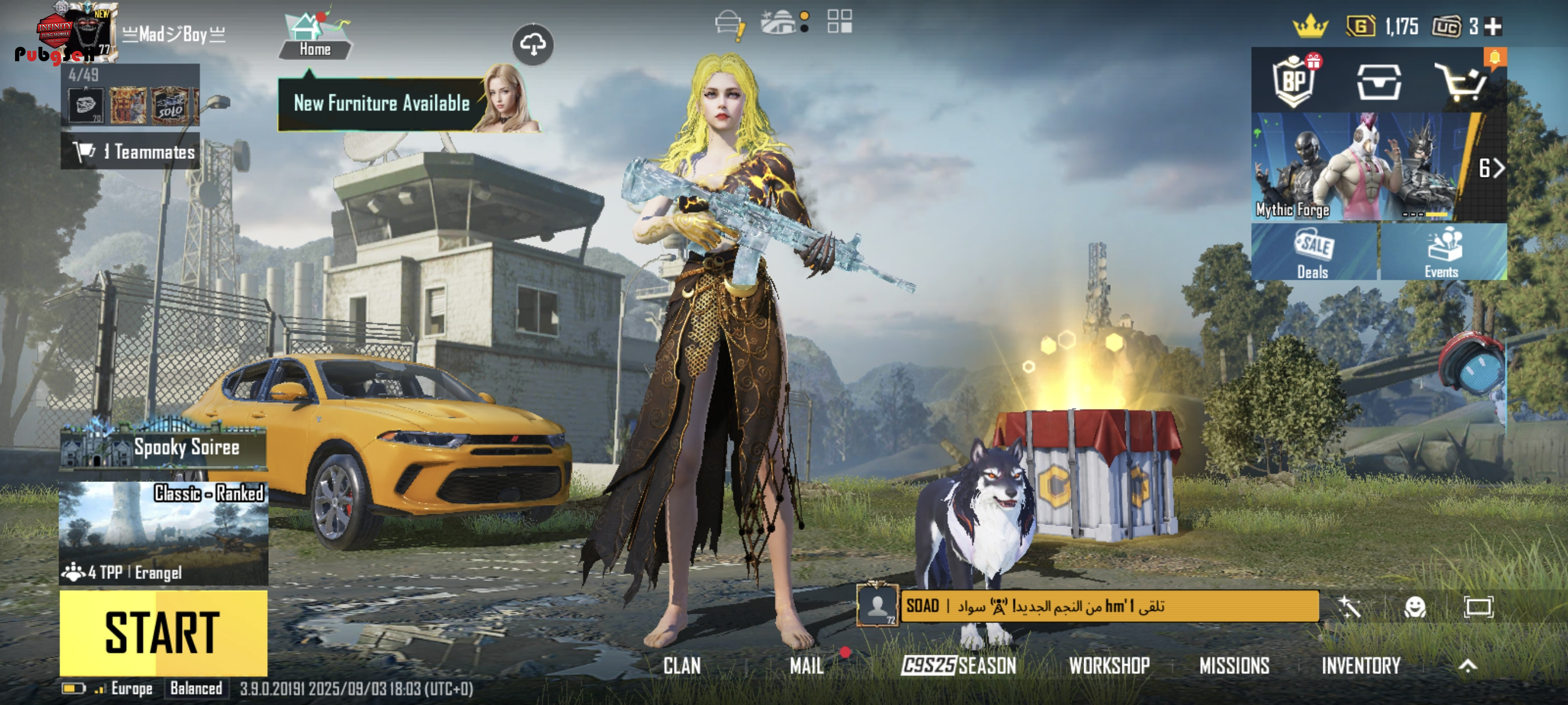Go to the Home building icon
Viewport: 1568px width, 705px height.
coord(314,36)
